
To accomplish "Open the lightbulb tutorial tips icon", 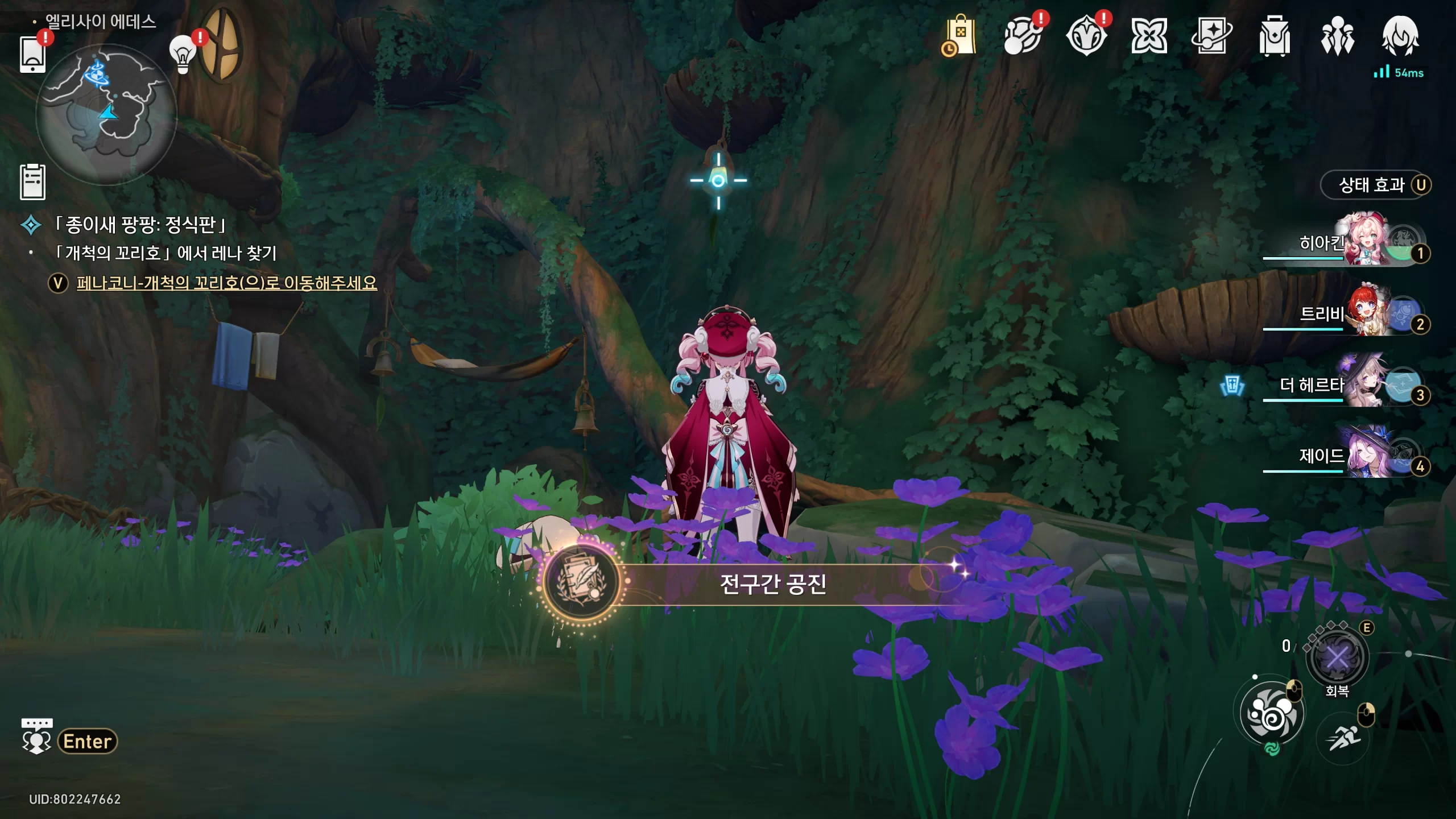I will tap(183, 55).
